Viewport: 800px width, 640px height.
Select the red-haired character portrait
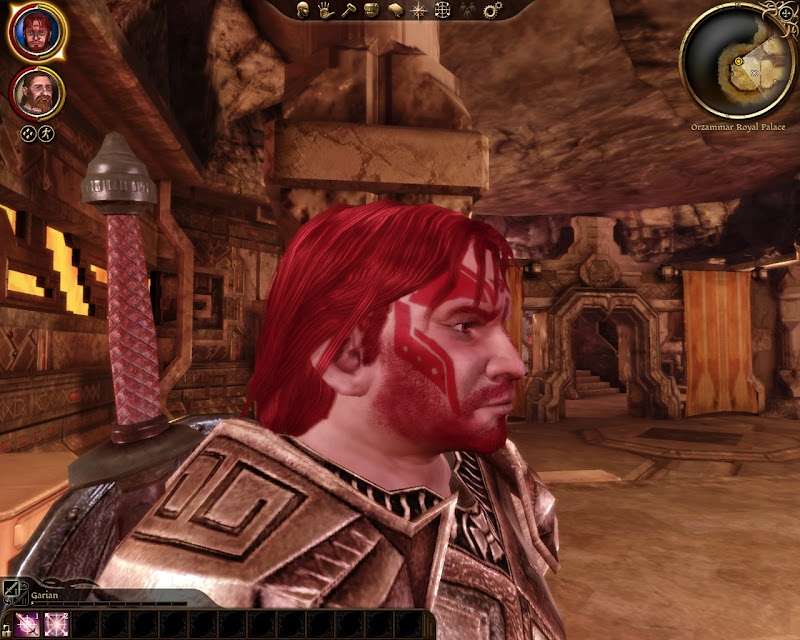tap(37, 33)
